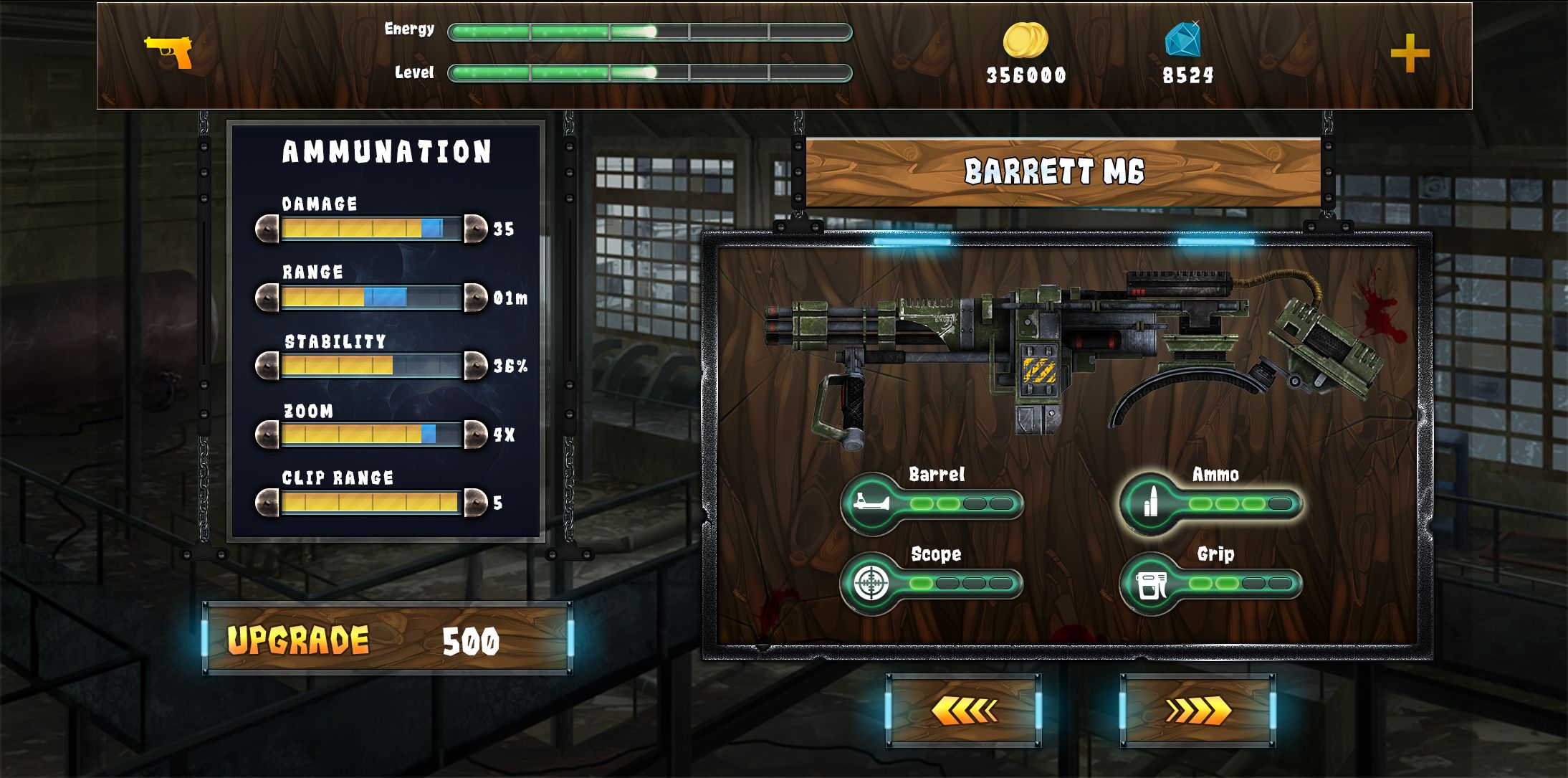The image size is (1568, 778).
Task: Choose the Ammo upgrade slot
Action: pyautogui.click(x=1211, y=503)
